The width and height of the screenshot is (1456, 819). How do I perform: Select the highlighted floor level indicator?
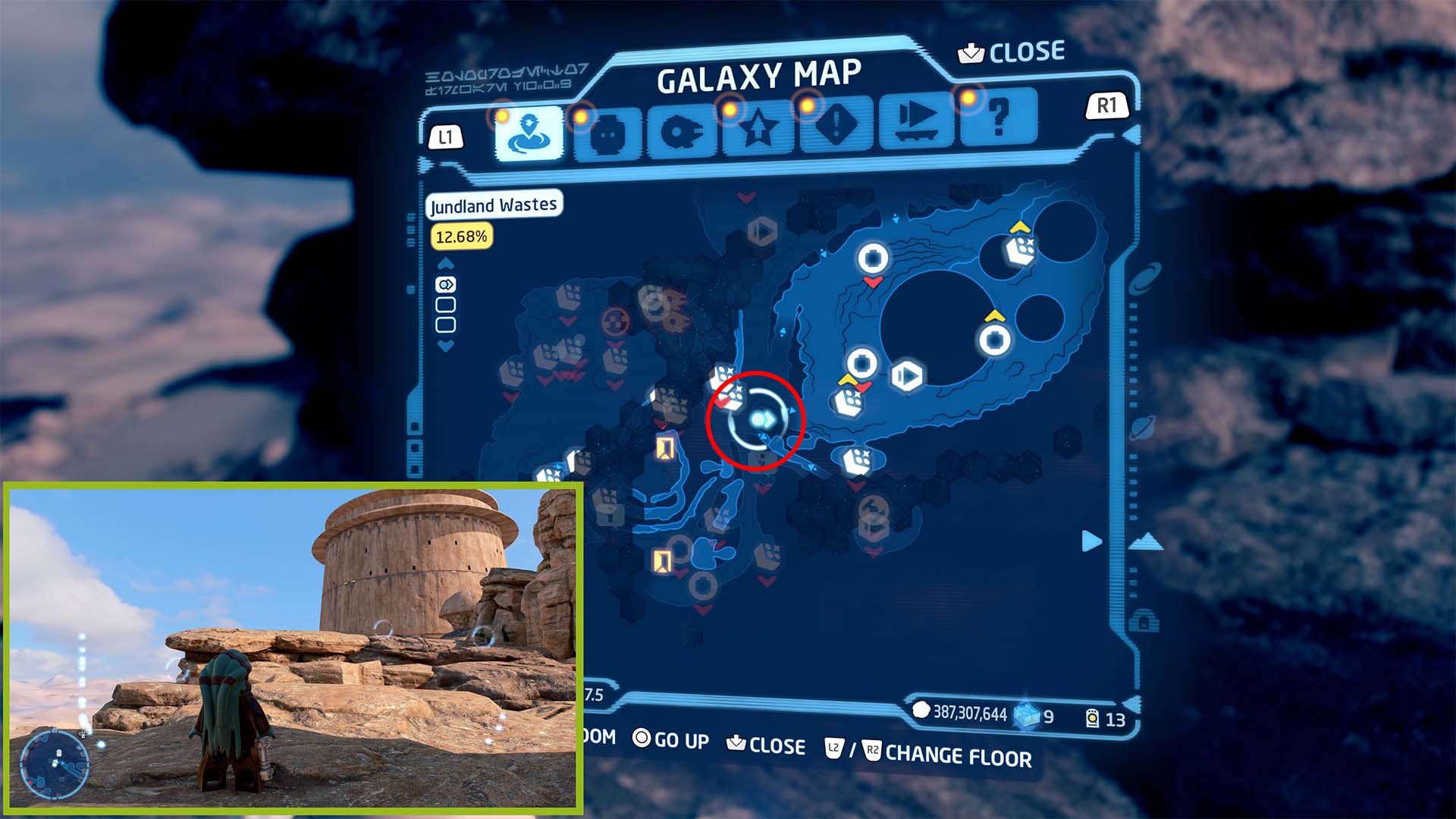click(x=446, y=285)
